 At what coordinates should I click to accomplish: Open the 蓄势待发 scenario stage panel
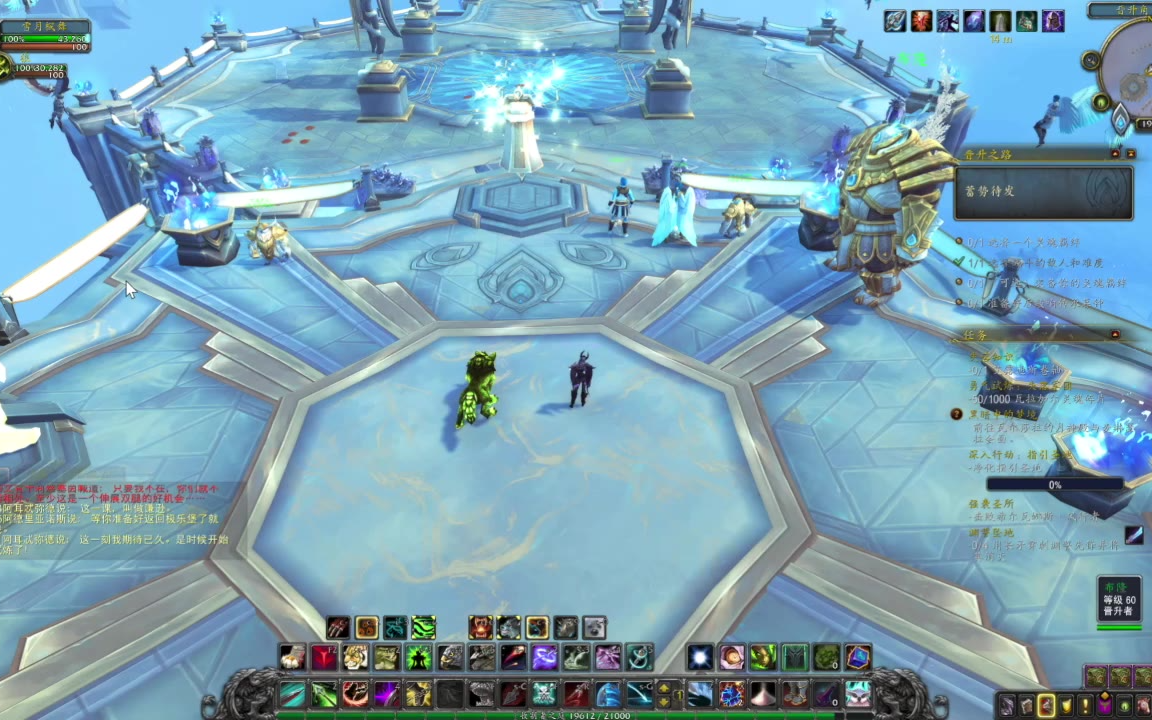point(1043,192)
